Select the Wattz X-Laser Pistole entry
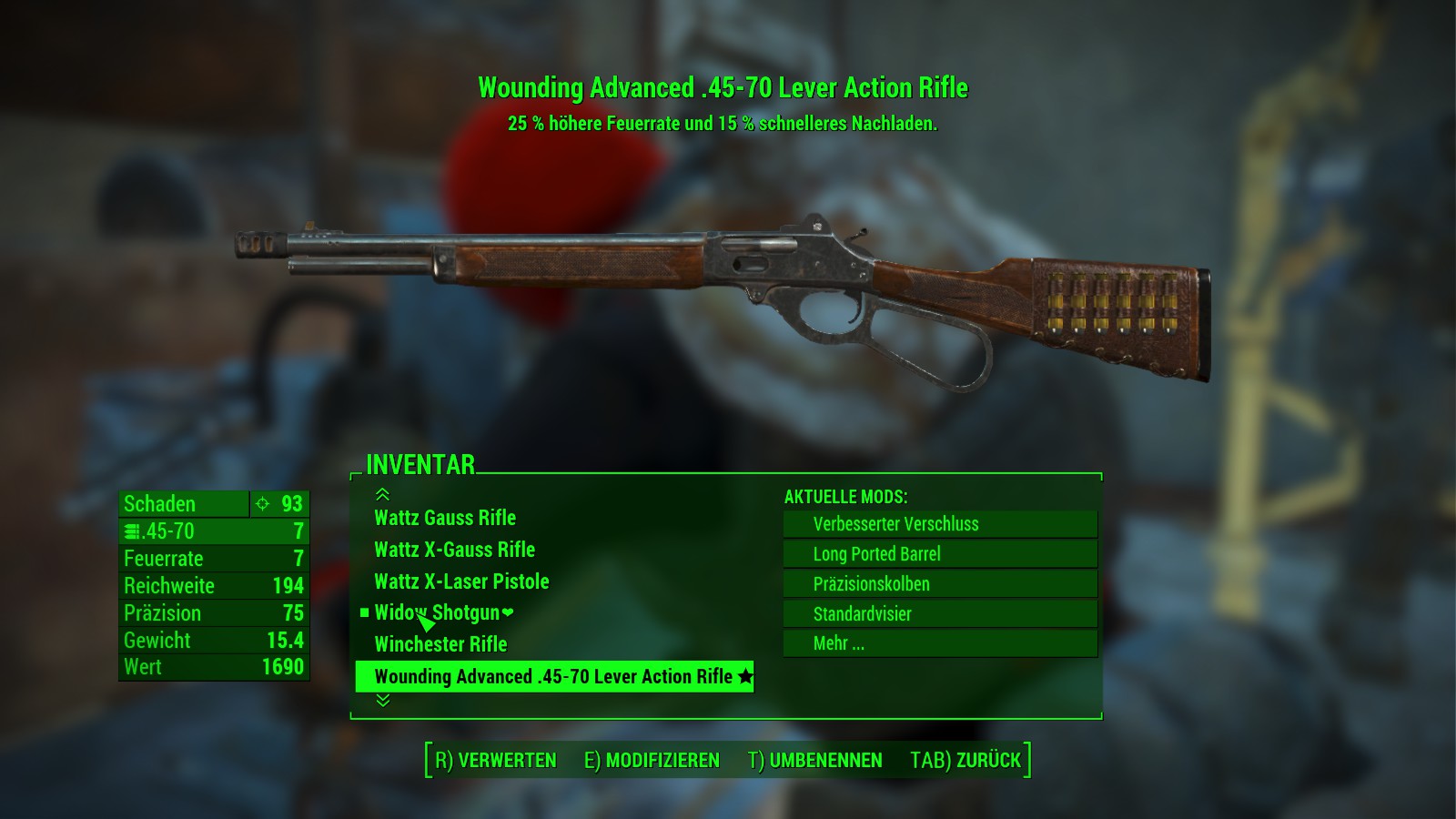Viewport: 1456px width, 819px height. click(x=461, y=581)
